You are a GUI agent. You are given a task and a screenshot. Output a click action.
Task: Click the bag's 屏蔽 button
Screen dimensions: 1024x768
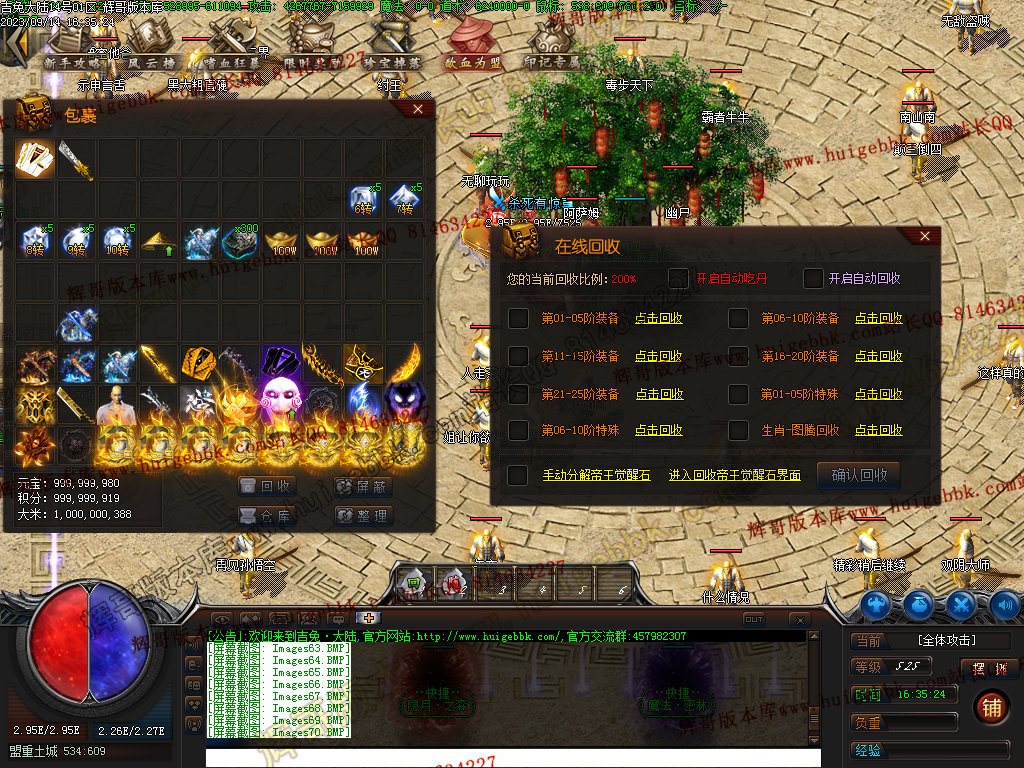pyautogui.click(x=362, y=486)
